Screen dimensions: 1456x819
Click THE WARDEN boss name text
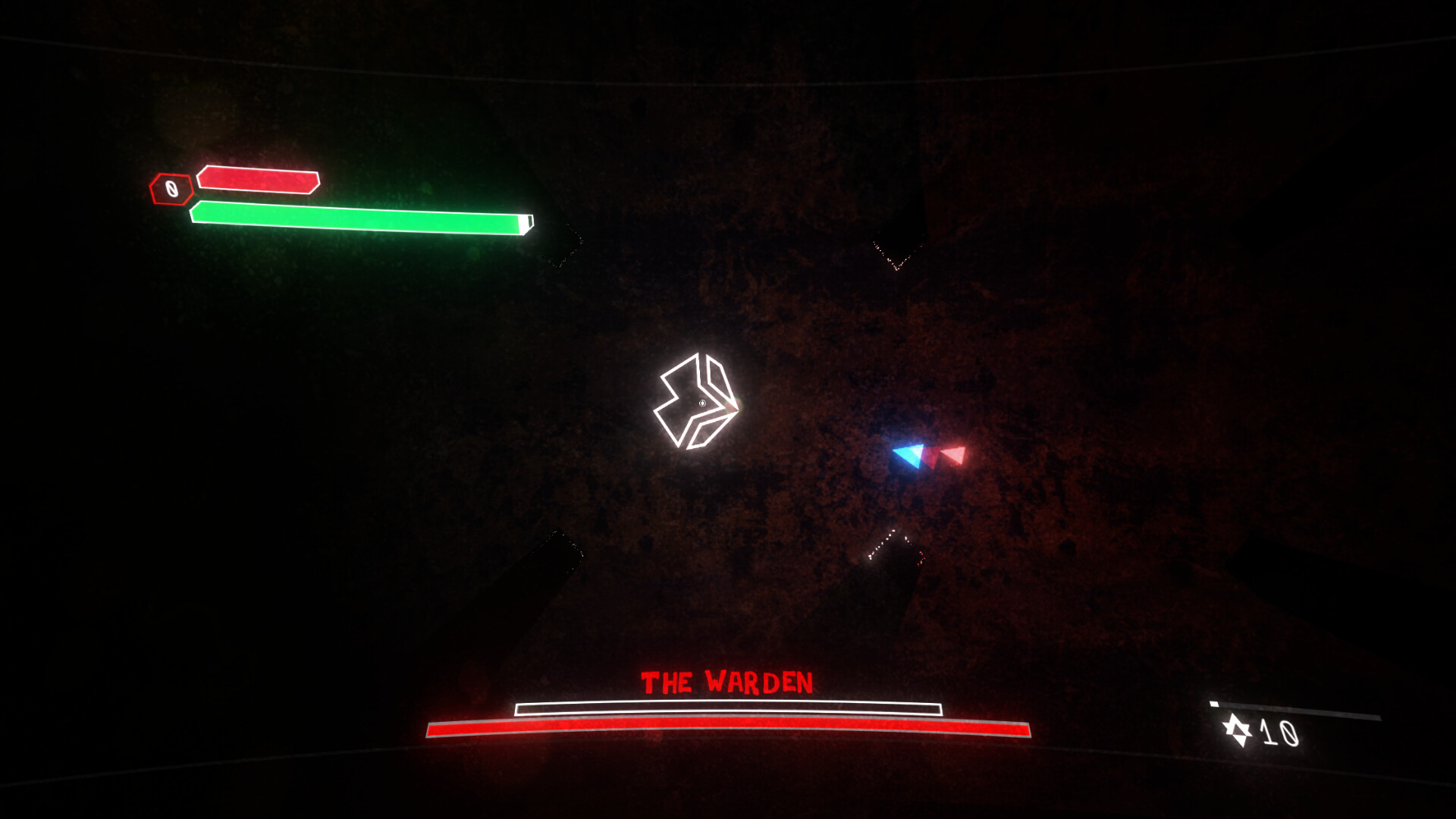coord(727,681)
